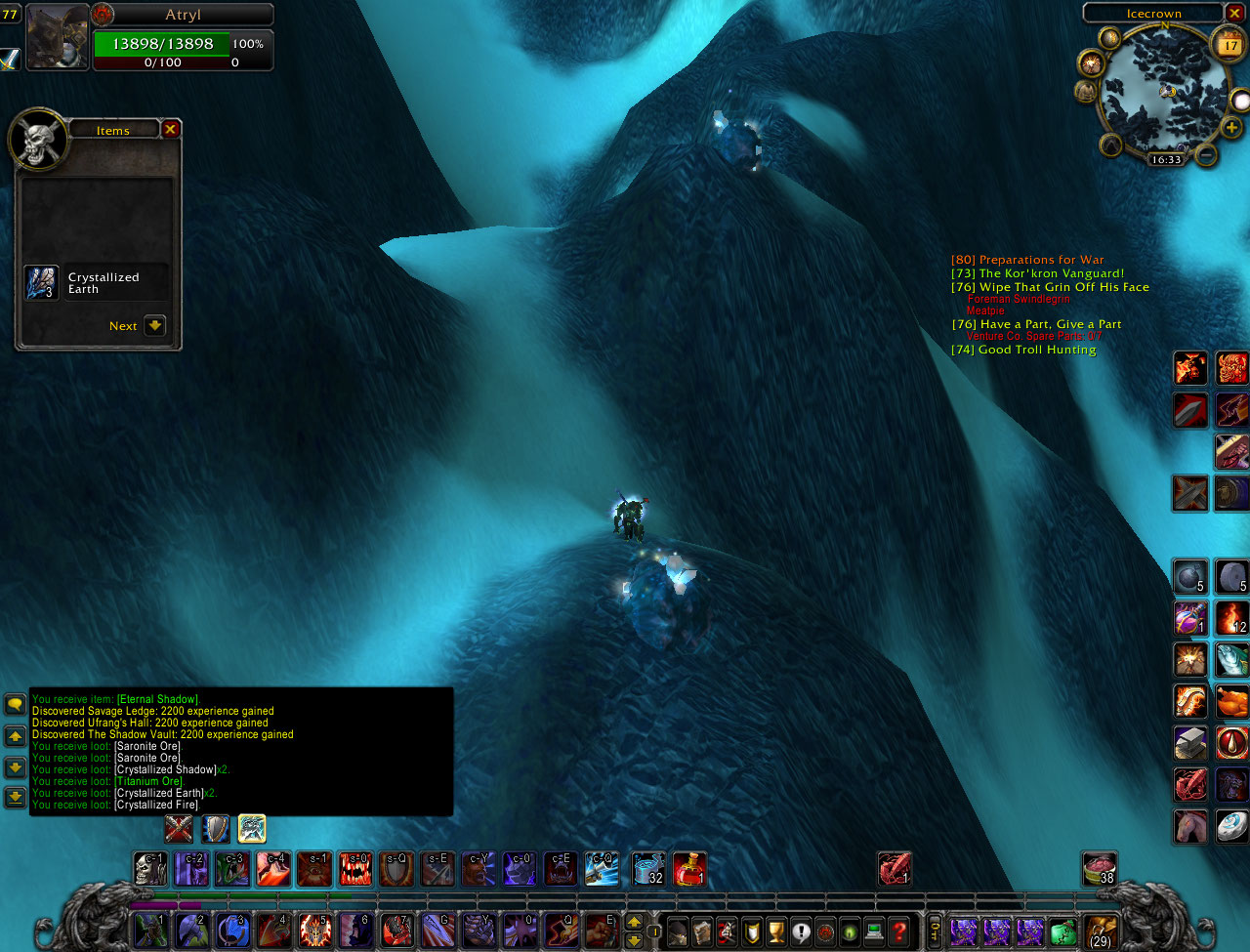The height and width of the screenshot is (952, 1250).
Task: Zoom out the minimap
Action: pos(1207,154)
